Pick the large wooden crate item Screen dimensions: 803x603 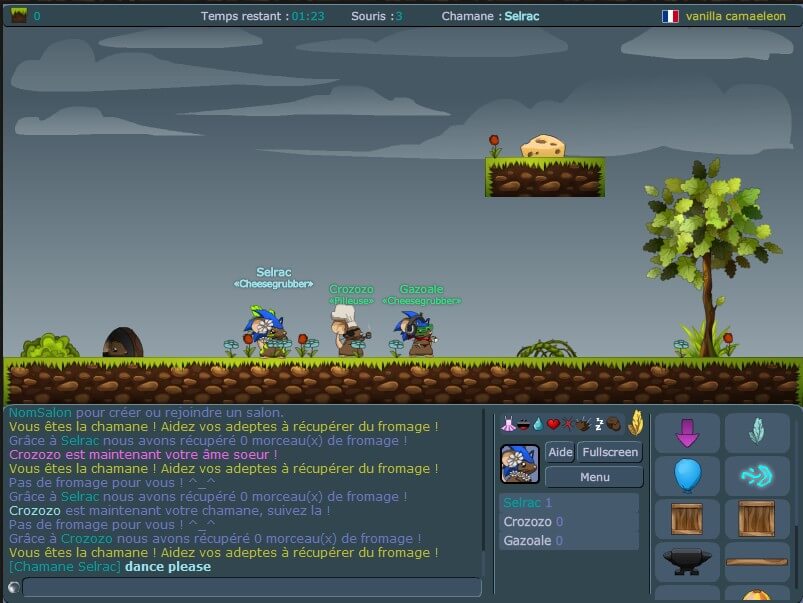click(756, 519)
